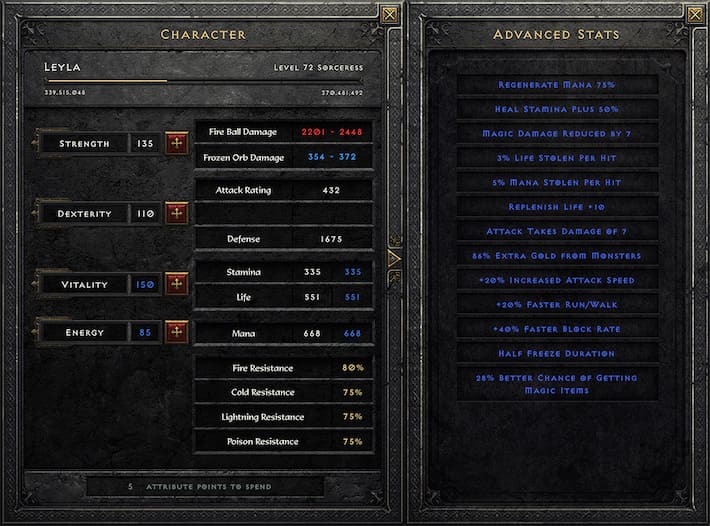Add a point to Strength
This screenshot has height=526, width=710.
177,143
